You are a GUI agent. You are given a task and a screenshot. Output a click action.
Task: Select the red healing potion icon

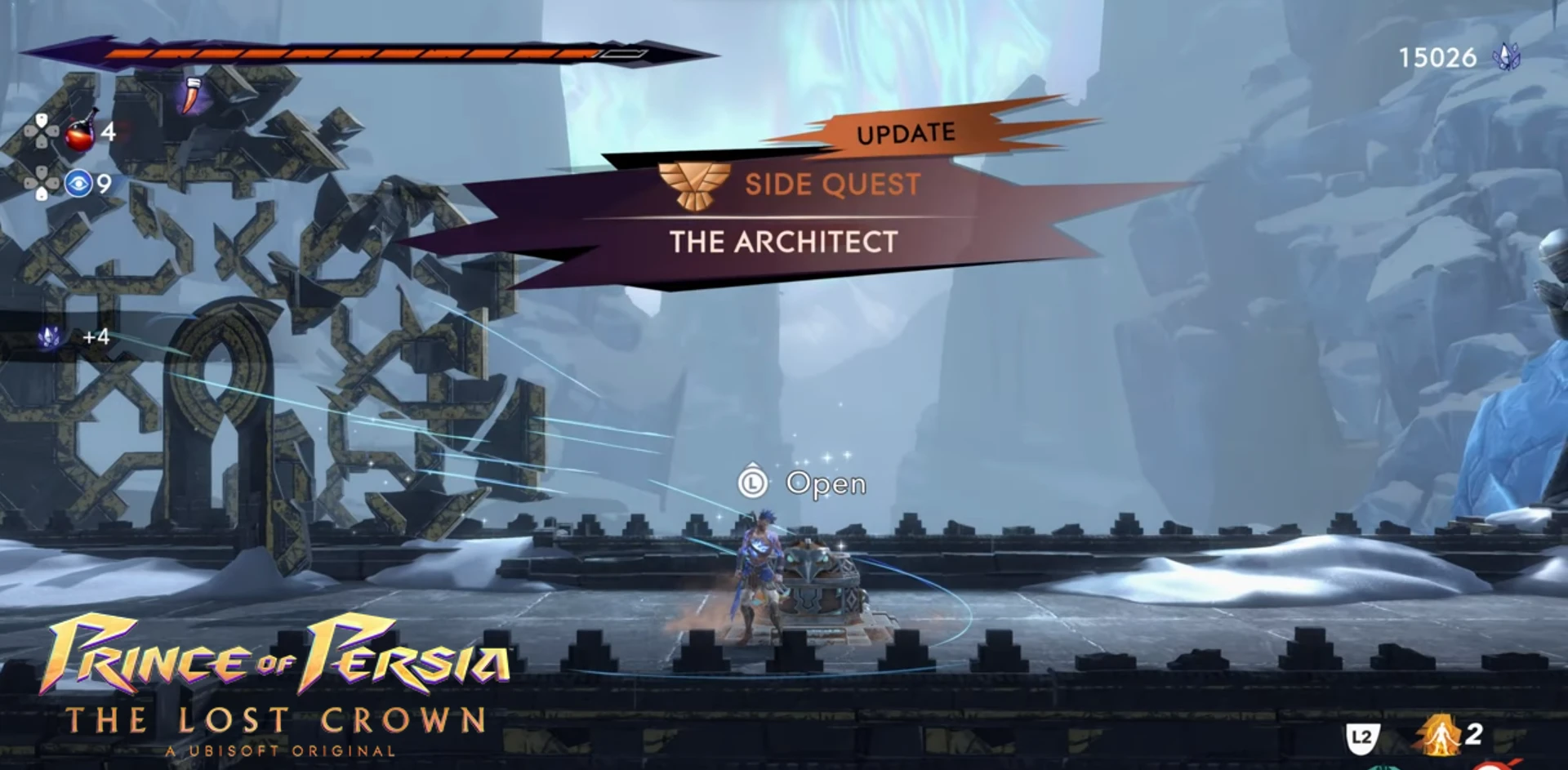[80, 133]
